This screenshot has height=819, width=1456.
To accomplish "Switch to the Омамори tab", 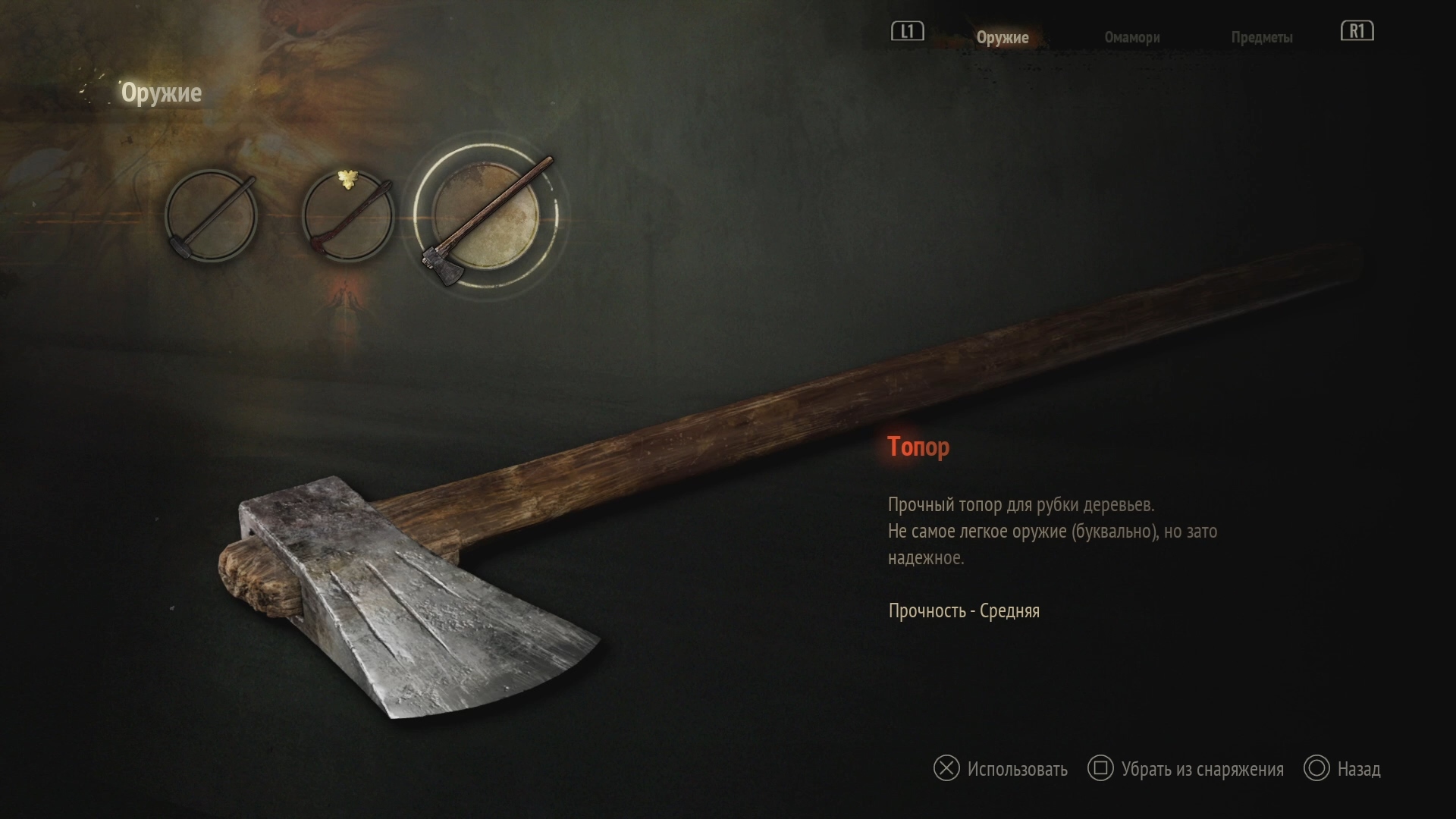I will pyautogui.click(x=1131, y=37).
